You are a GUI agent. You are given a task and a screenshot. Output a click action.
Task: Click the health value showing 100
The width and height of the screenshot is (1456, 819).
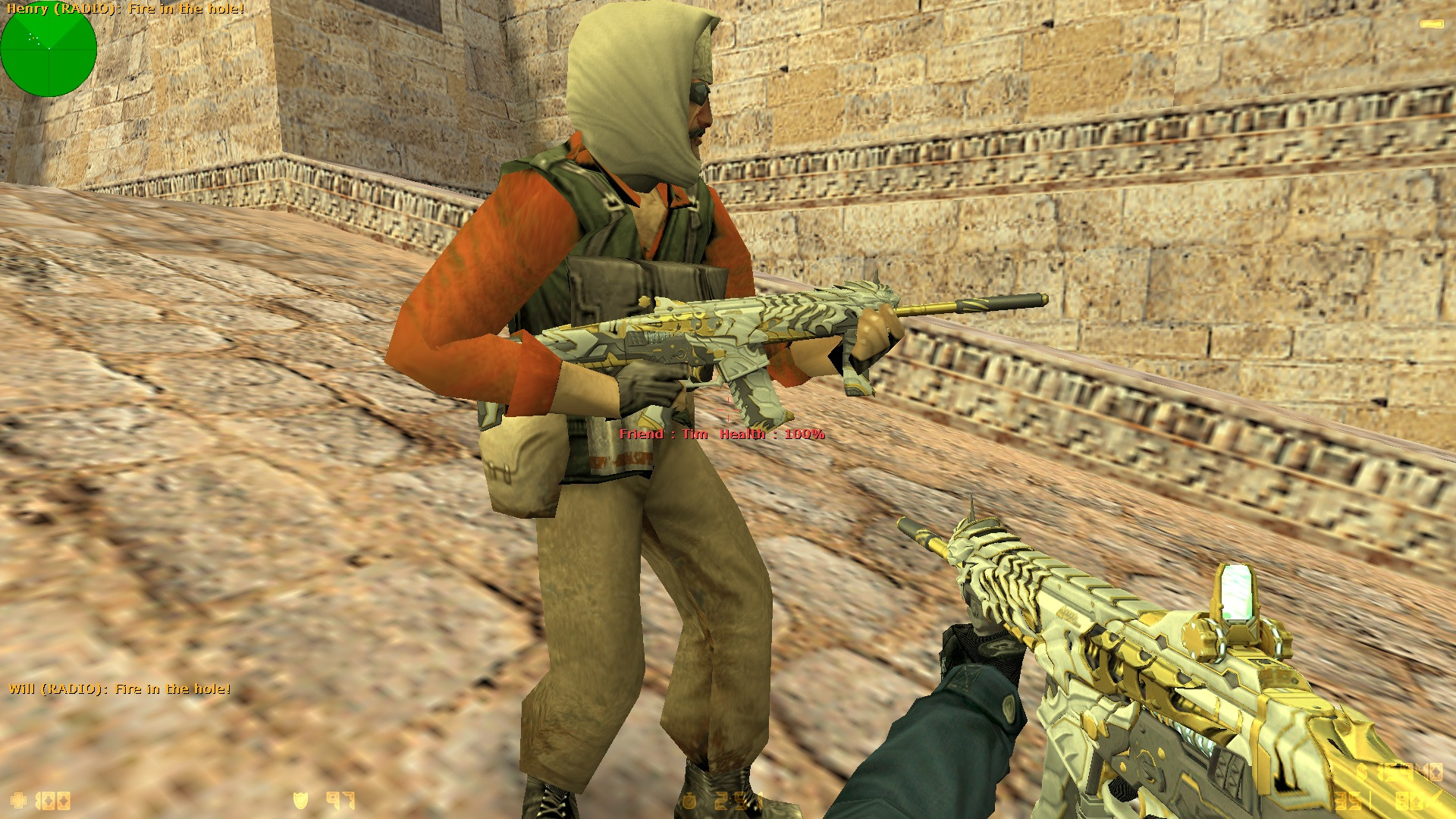(x=52, y=800)
